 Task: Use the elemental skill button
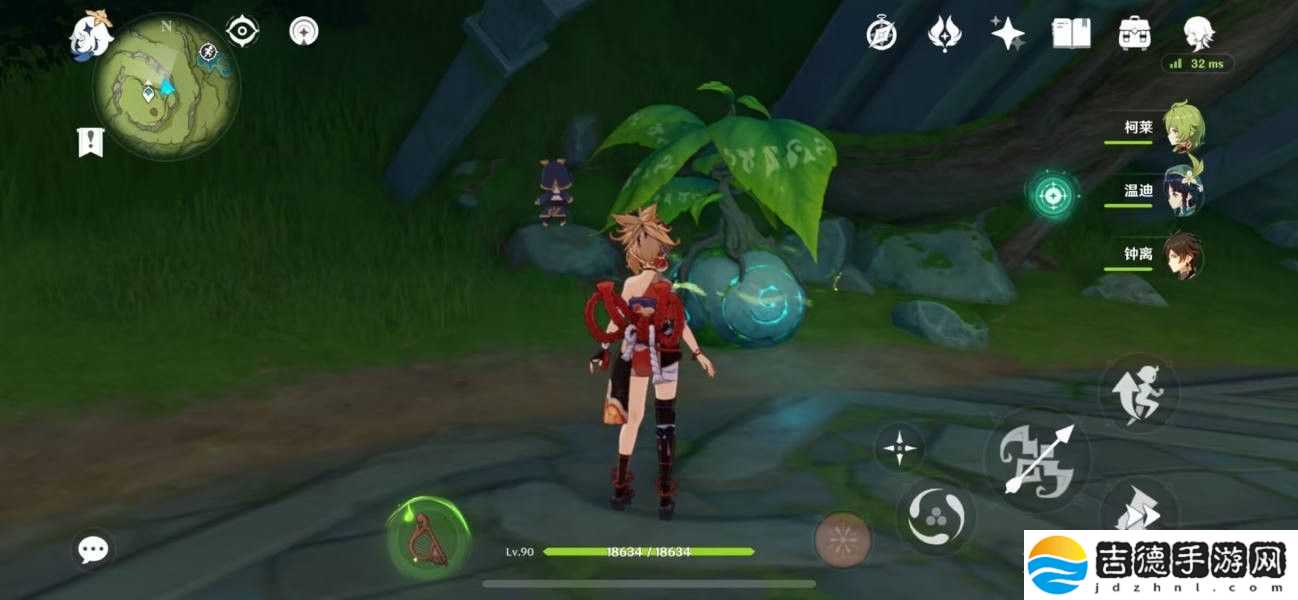tap(935, 516)
